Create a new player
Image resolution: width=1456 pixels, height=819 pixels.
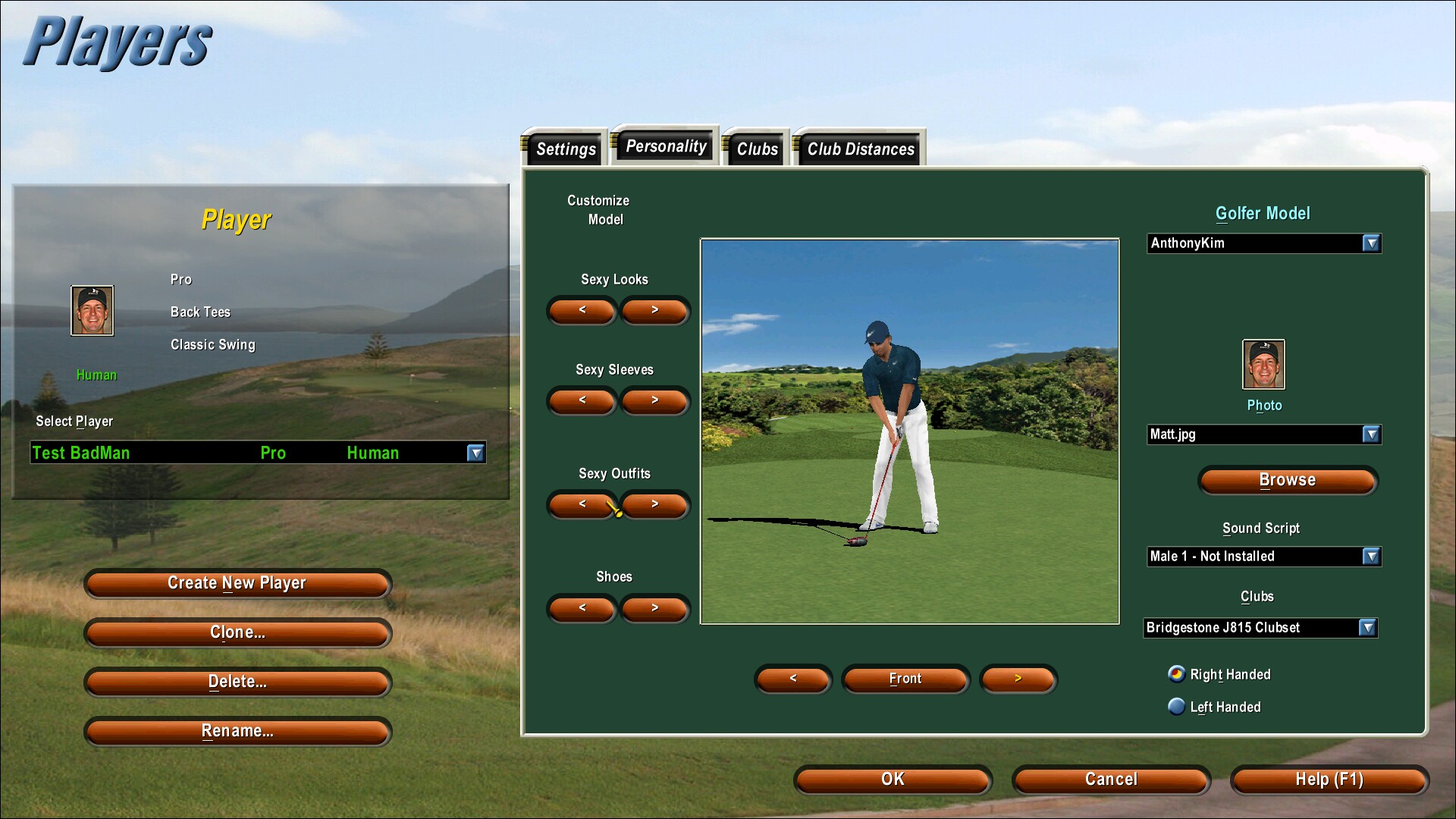point(237,583)
